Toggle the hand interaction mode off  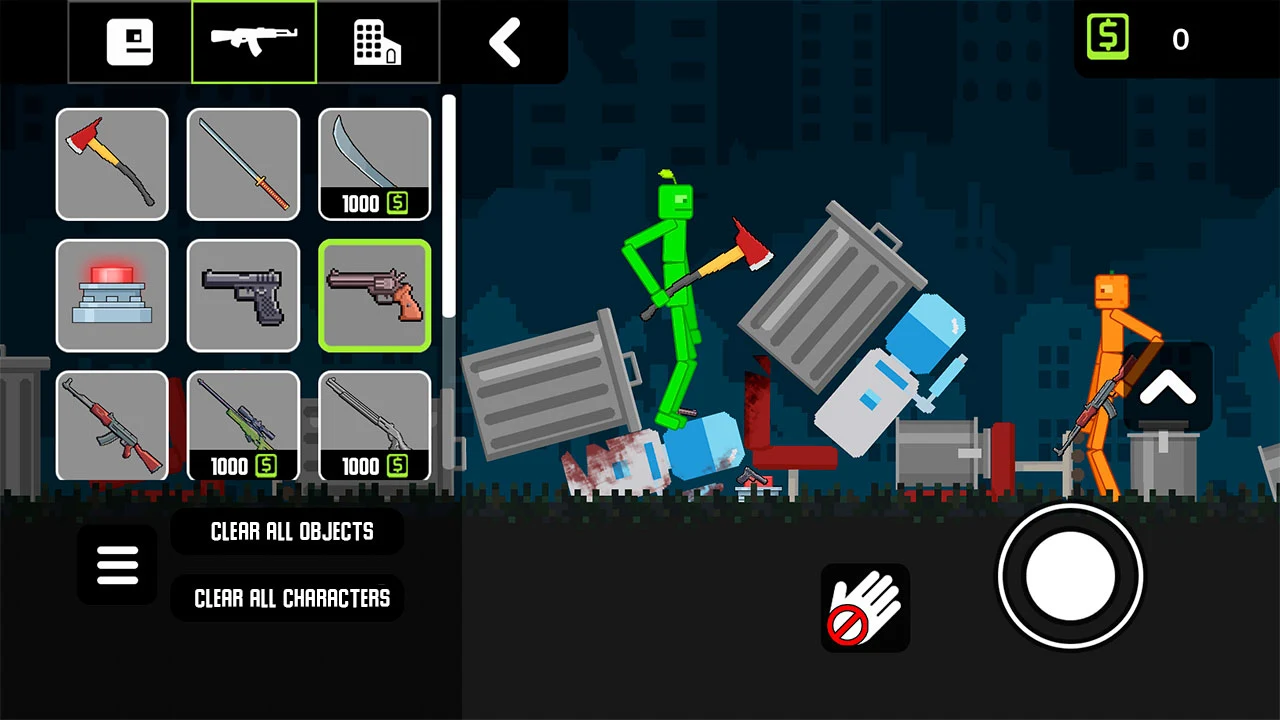click(865, 607)
